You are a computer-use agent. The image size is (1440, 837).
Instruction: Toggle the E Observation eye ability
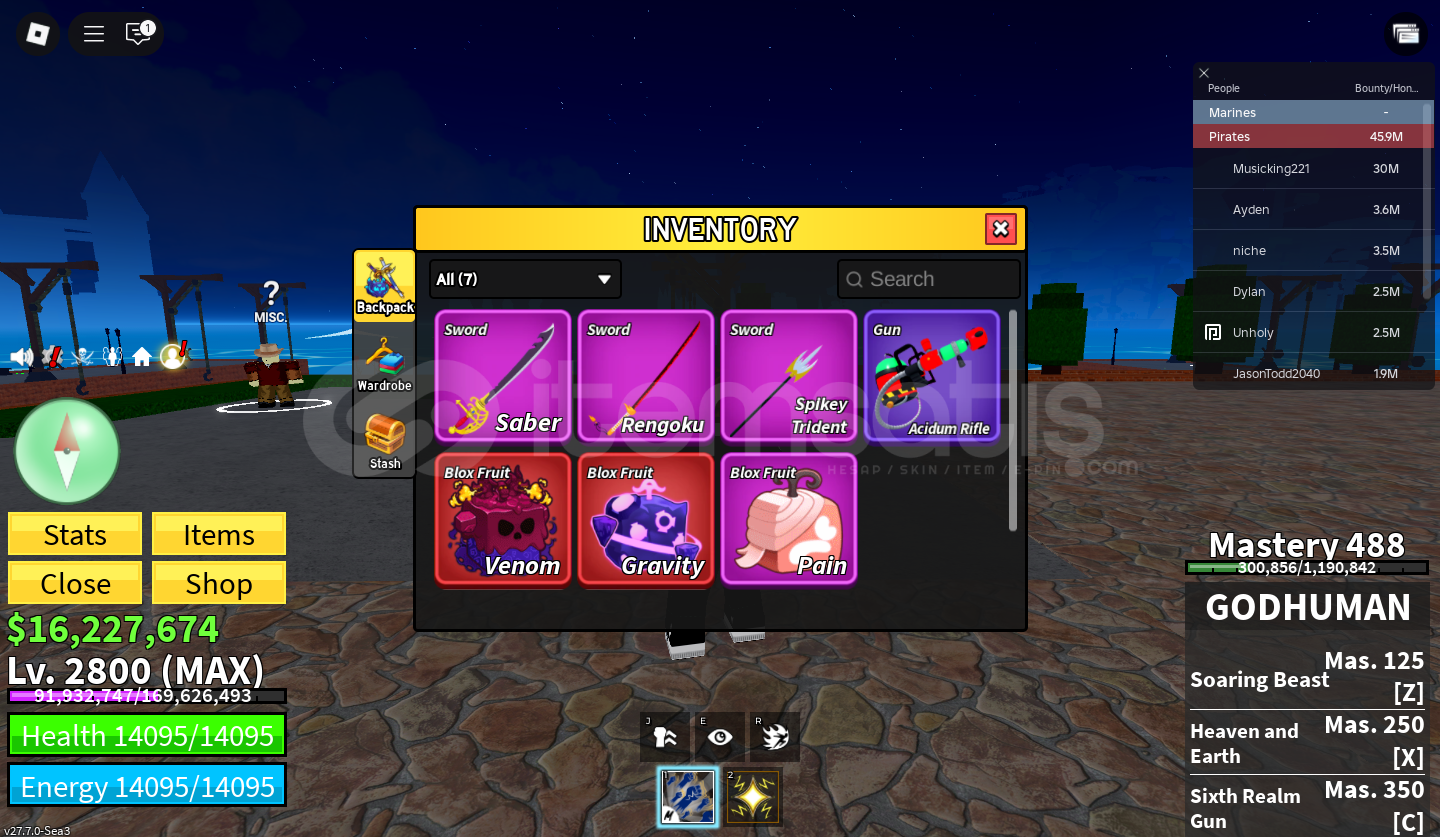tap(720, 737)
